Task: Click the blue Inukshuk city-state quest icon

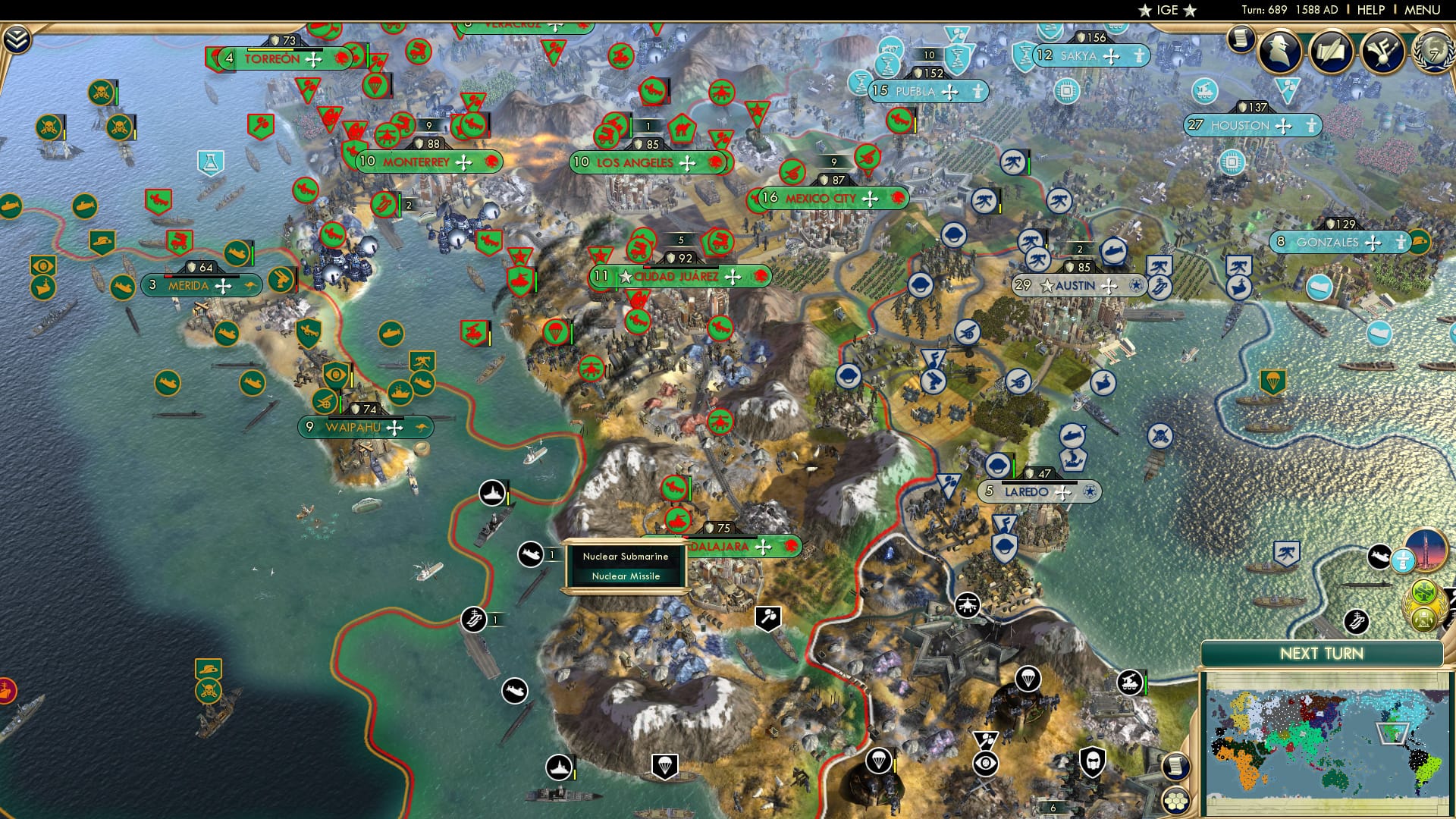Action: [1404, 561]
